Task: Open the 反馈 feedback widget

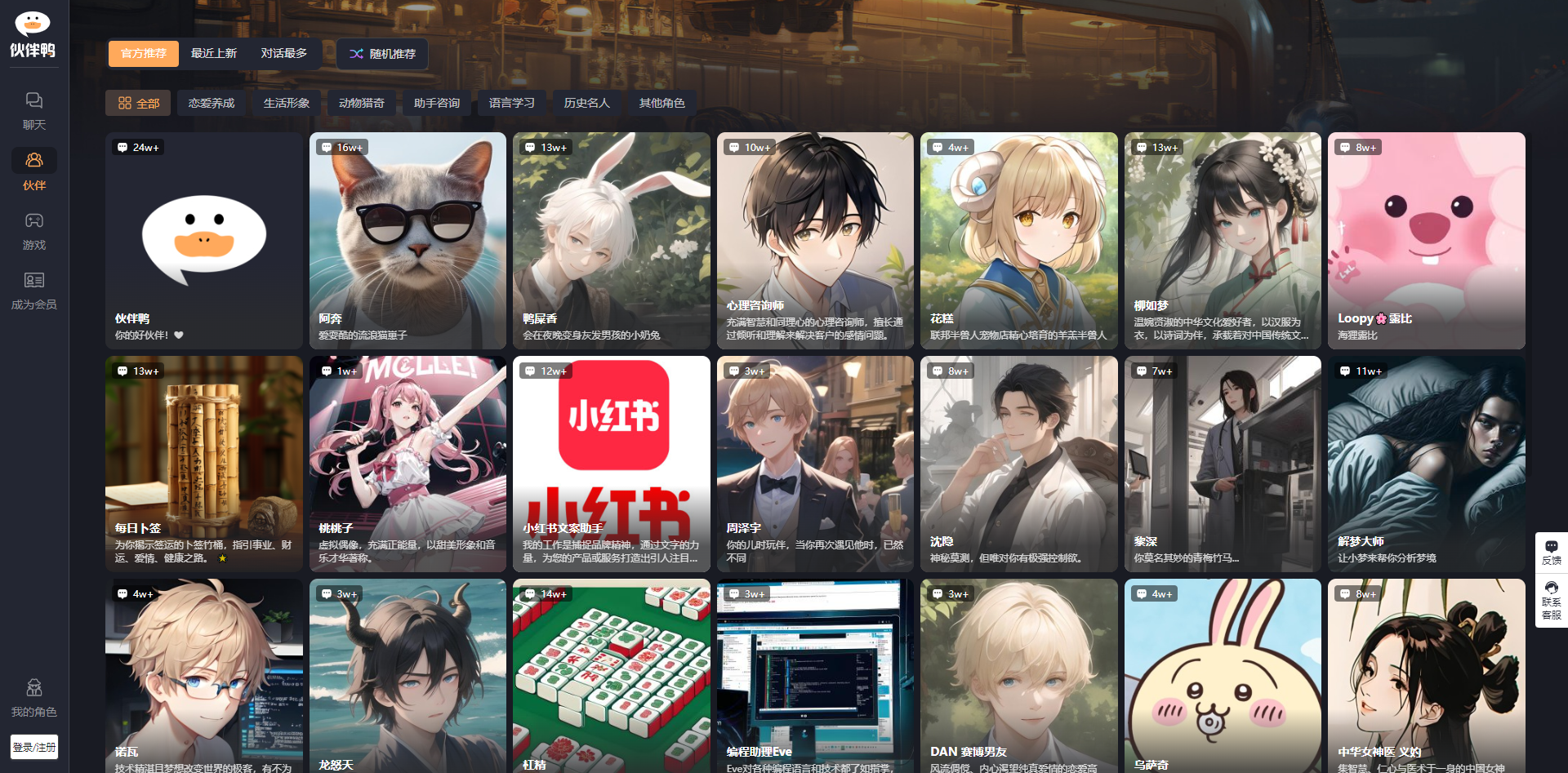Action: point(1551,552)
